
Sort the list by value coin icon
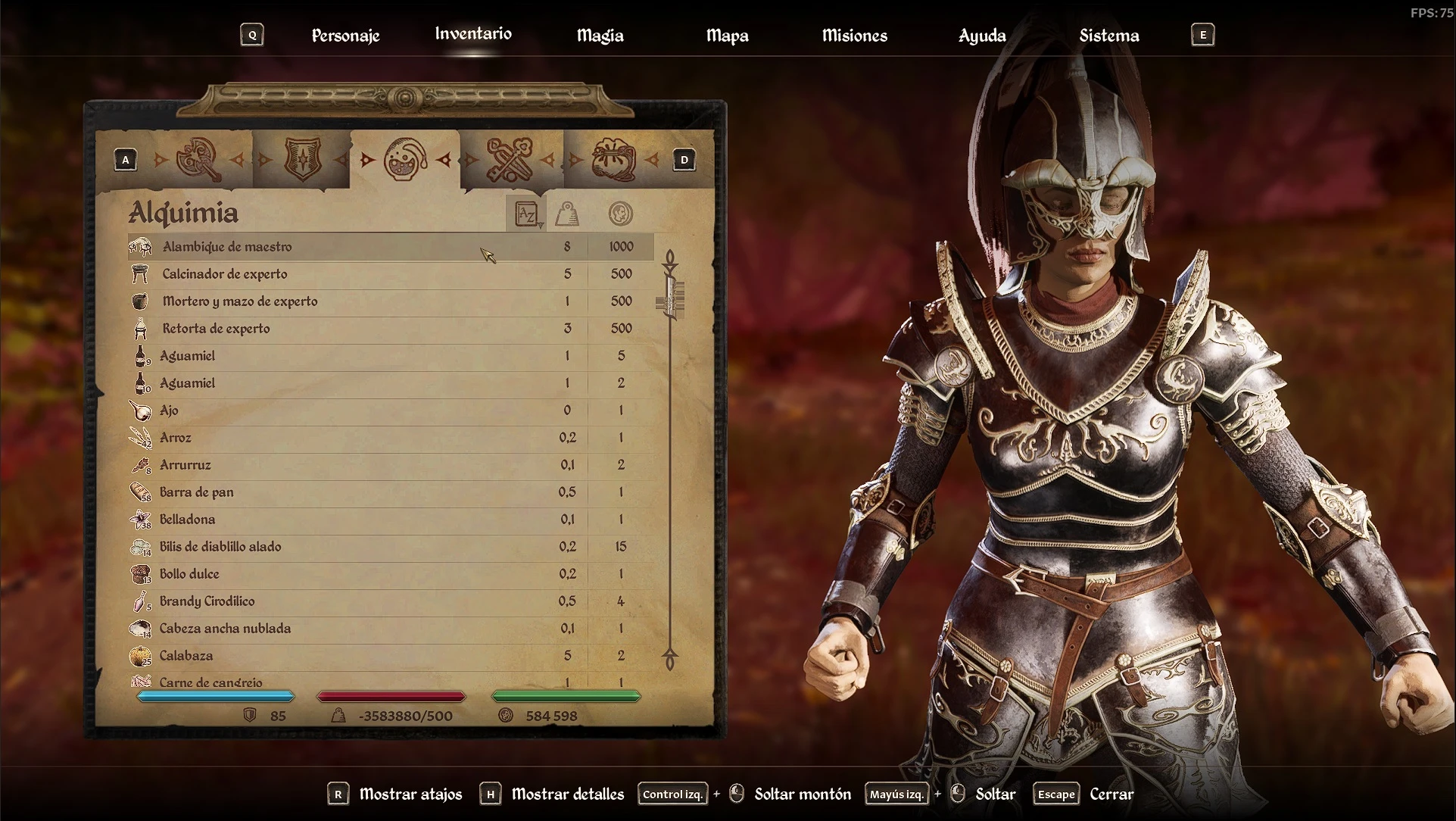(x=620, y=214)
